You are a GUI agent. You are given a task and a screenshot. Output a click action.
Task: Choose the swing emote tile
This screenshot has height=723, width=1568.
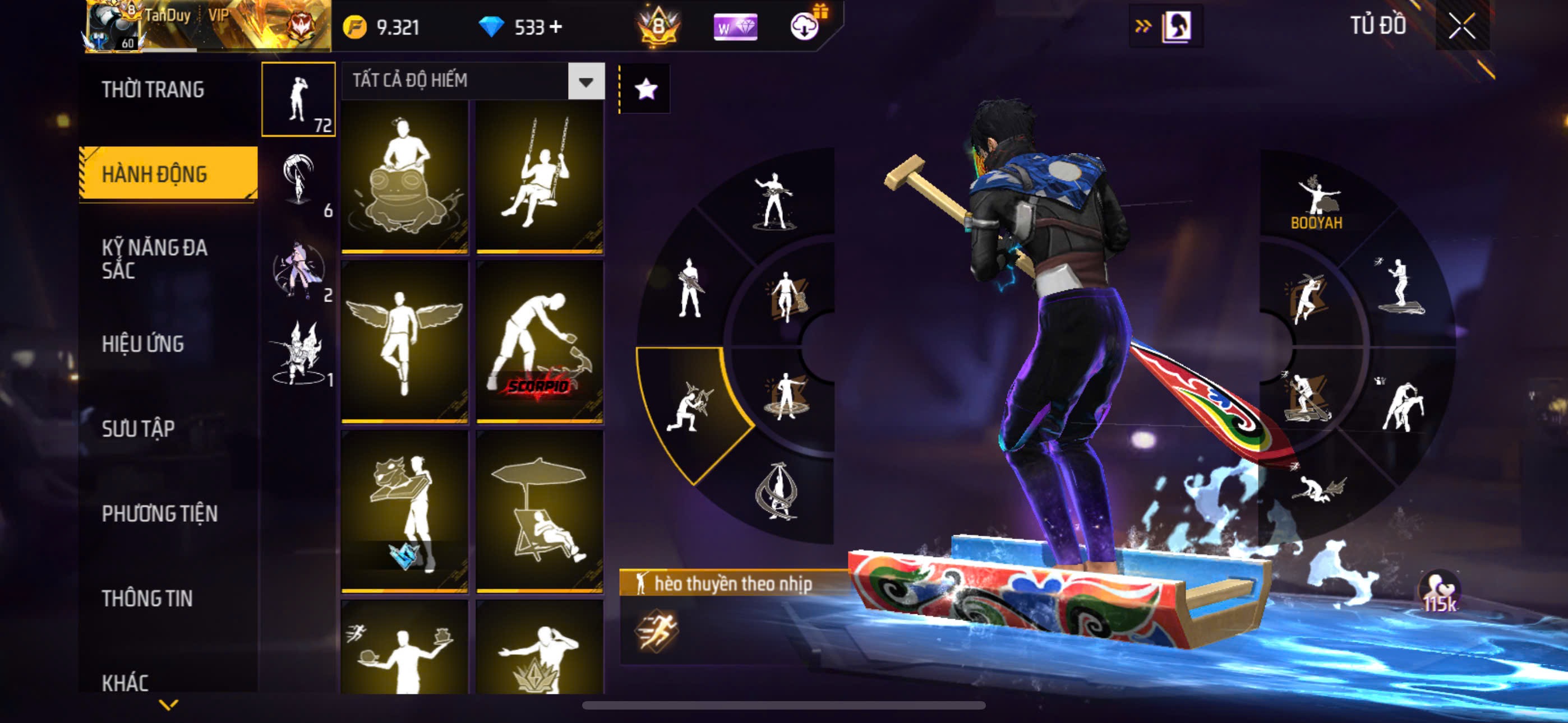(x=539, y=177)
